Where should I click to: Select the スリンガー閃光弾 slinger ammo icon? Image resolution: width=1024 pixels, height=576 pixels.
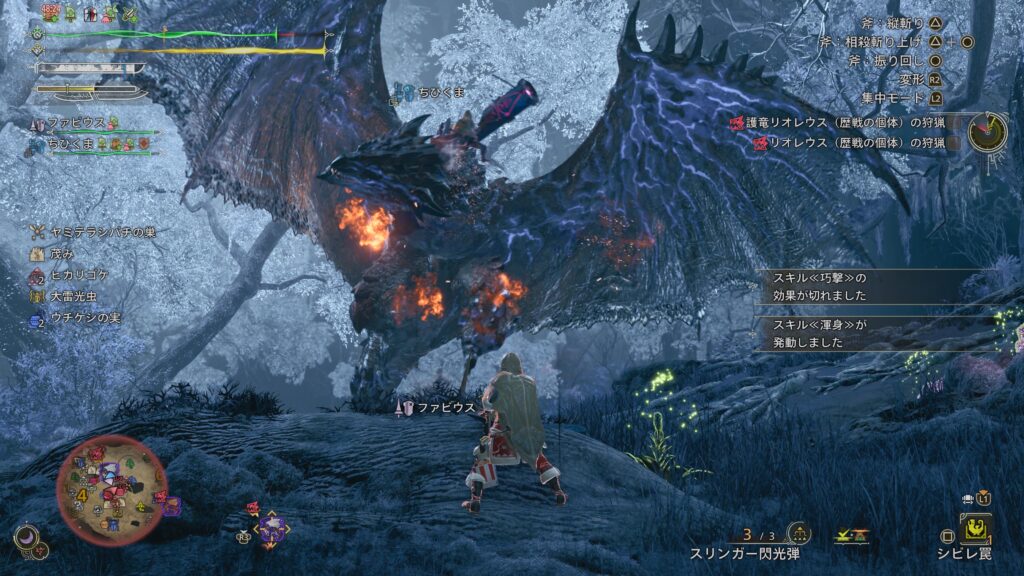pyautogui.click(x=798, y=533)
